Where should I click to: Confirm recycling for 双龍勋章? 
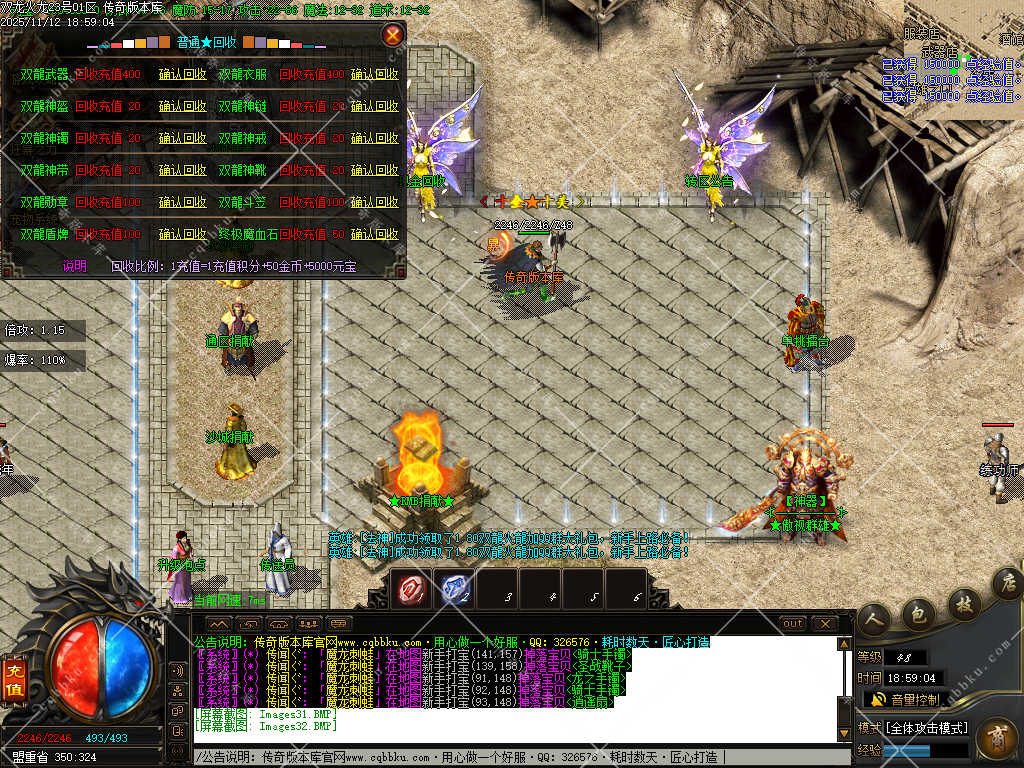[x=183, y=202]
